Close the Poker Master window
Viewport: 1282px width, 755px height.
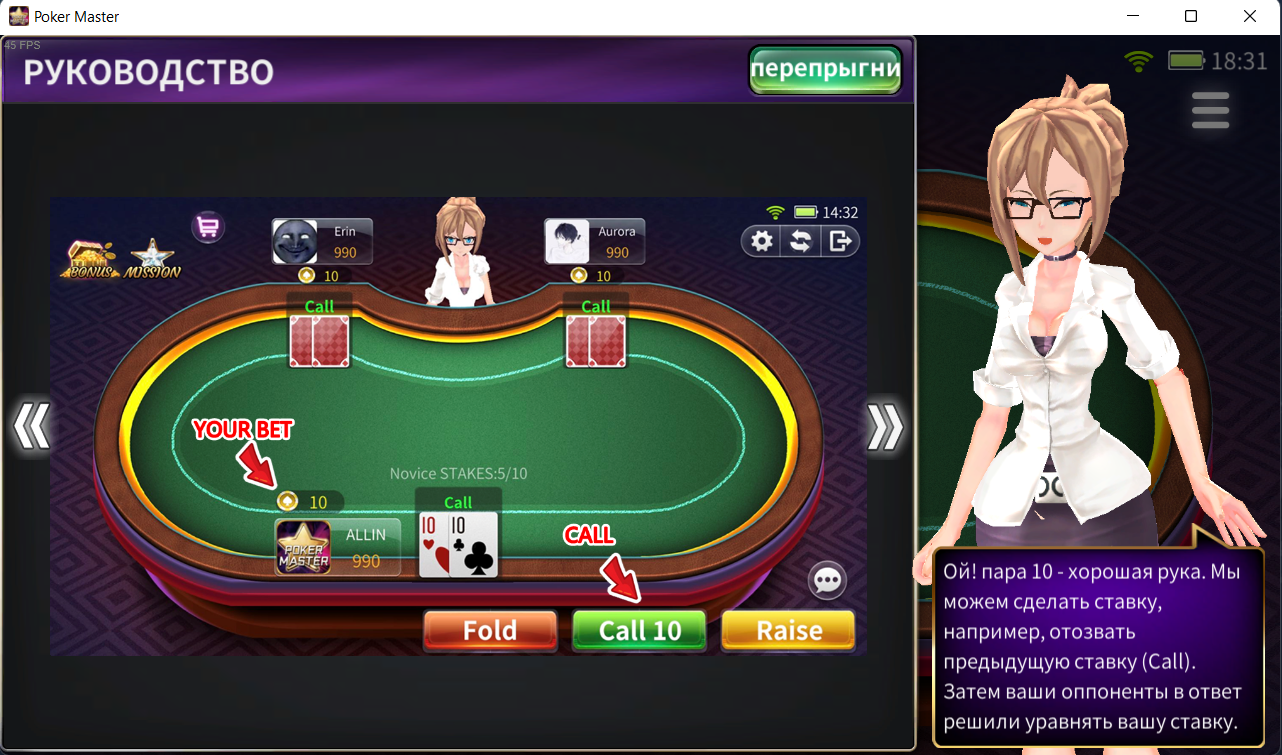pyautogui.click(x=1249, y=17)
